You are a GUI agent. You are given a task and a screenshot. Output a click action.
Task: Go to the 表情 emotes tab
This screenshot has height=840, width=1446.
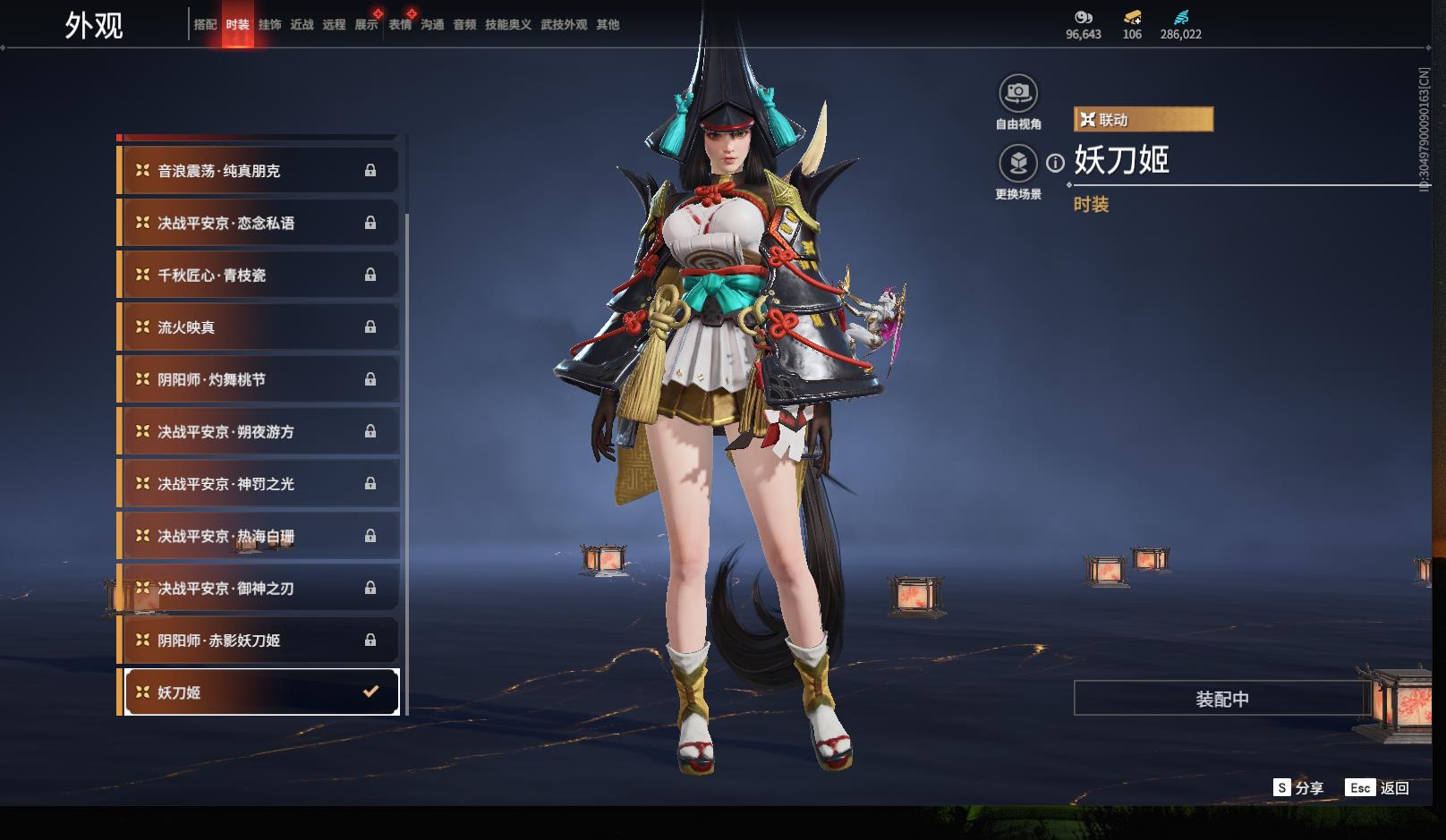(400, 25)
